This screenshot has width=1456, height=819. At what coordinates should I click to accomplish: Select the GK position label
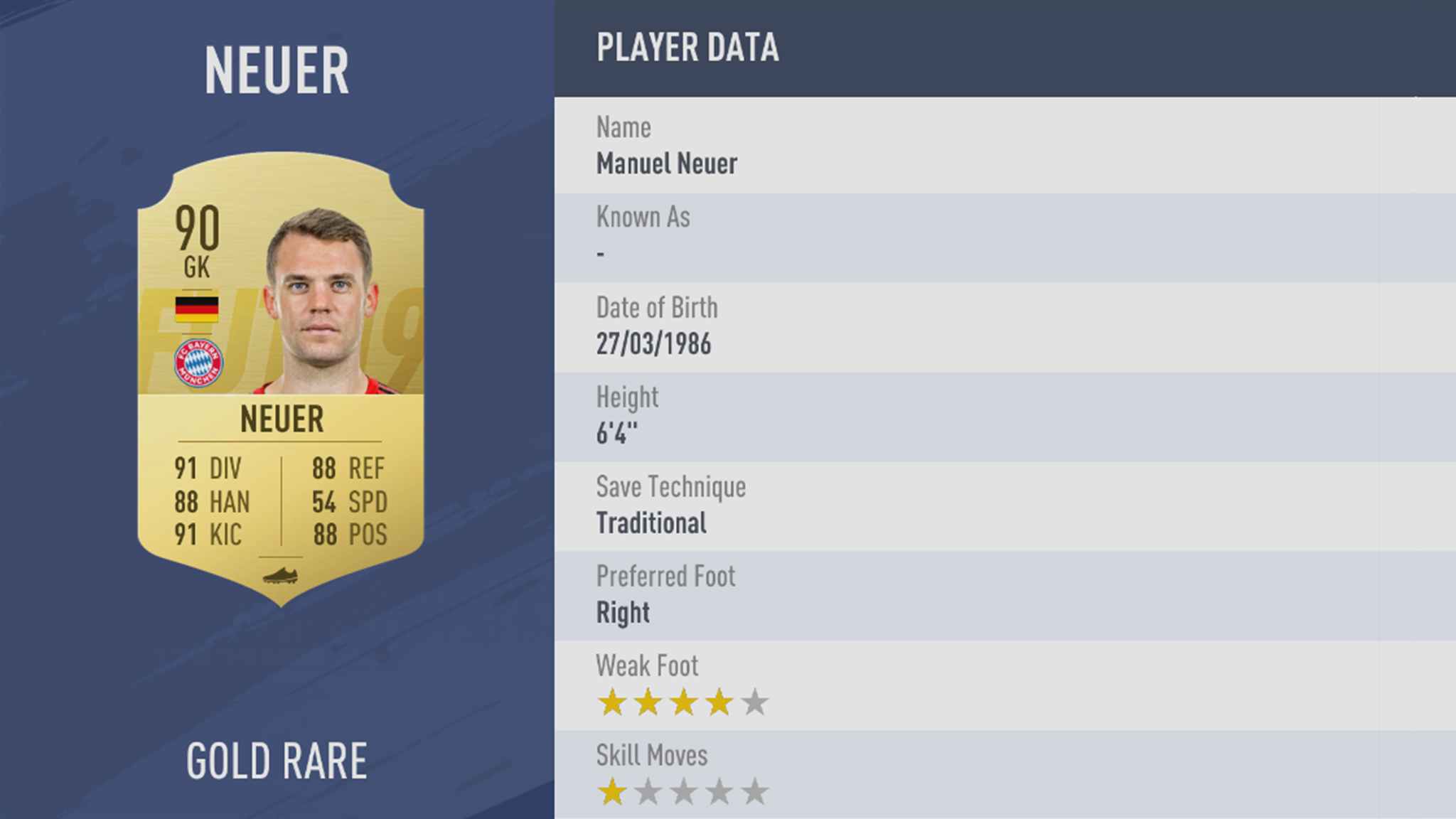196,267
